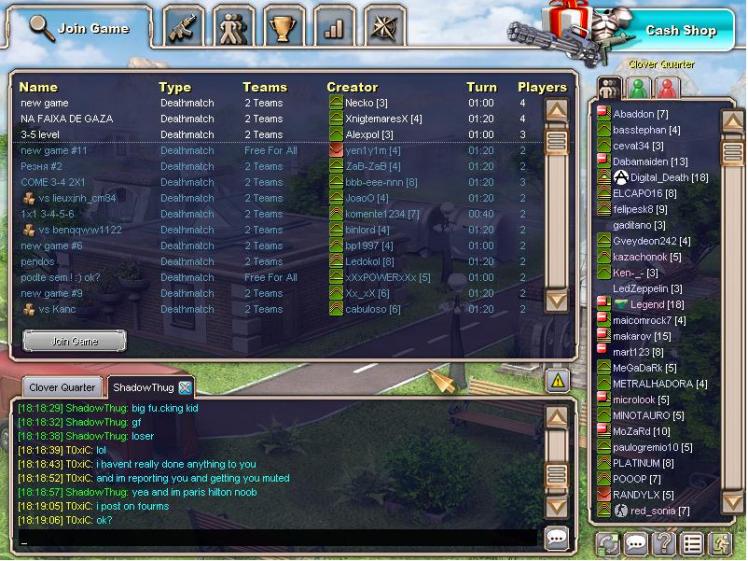The image size is (748, 561).
Task: Sort the game list by Players column
Action: [541, 87]
